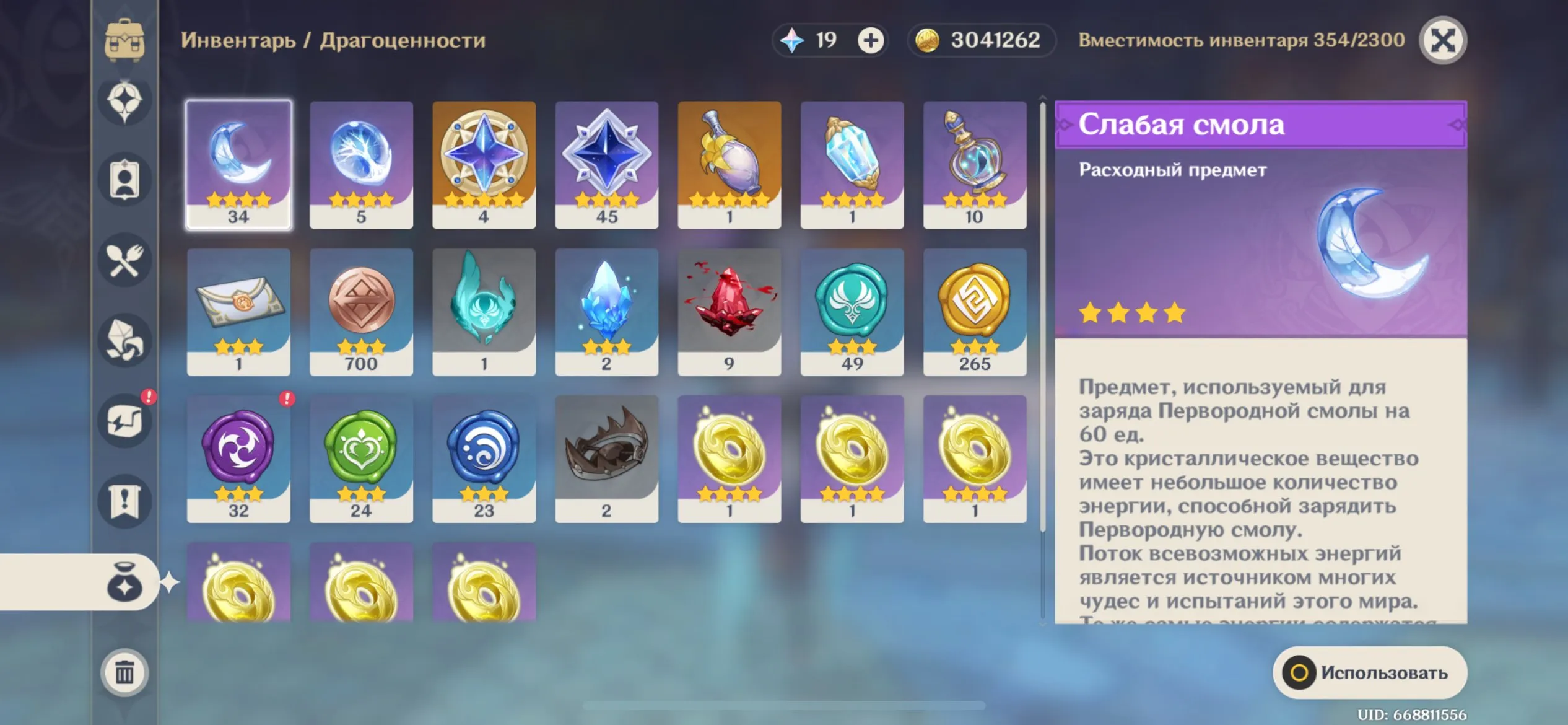The image size is (1568, 725).
Task: Select the Intertwined Fate star item
Action: point(484,165)
